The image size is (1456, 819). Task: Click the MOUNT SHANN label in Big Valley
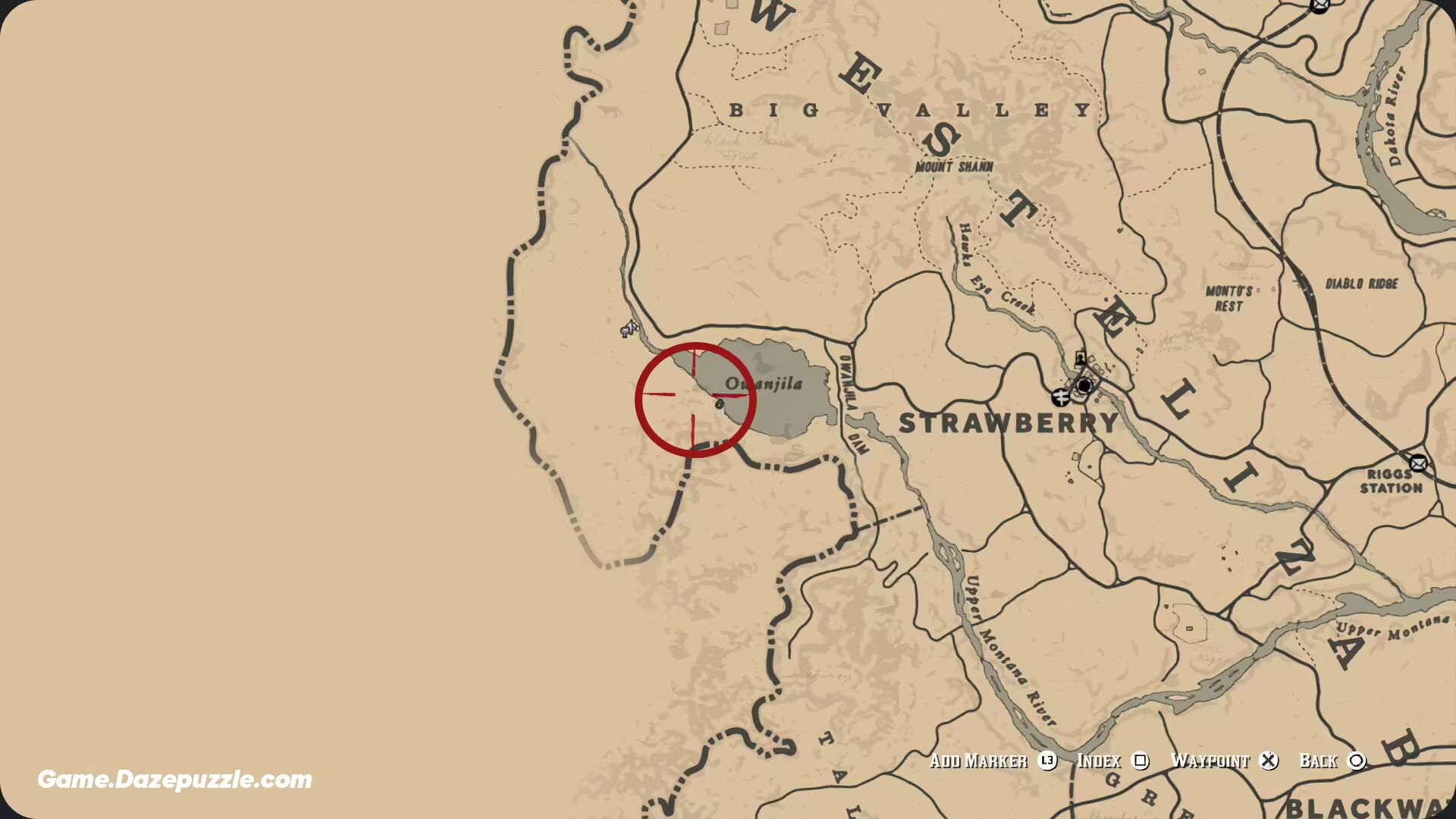[x=954, y=165]
